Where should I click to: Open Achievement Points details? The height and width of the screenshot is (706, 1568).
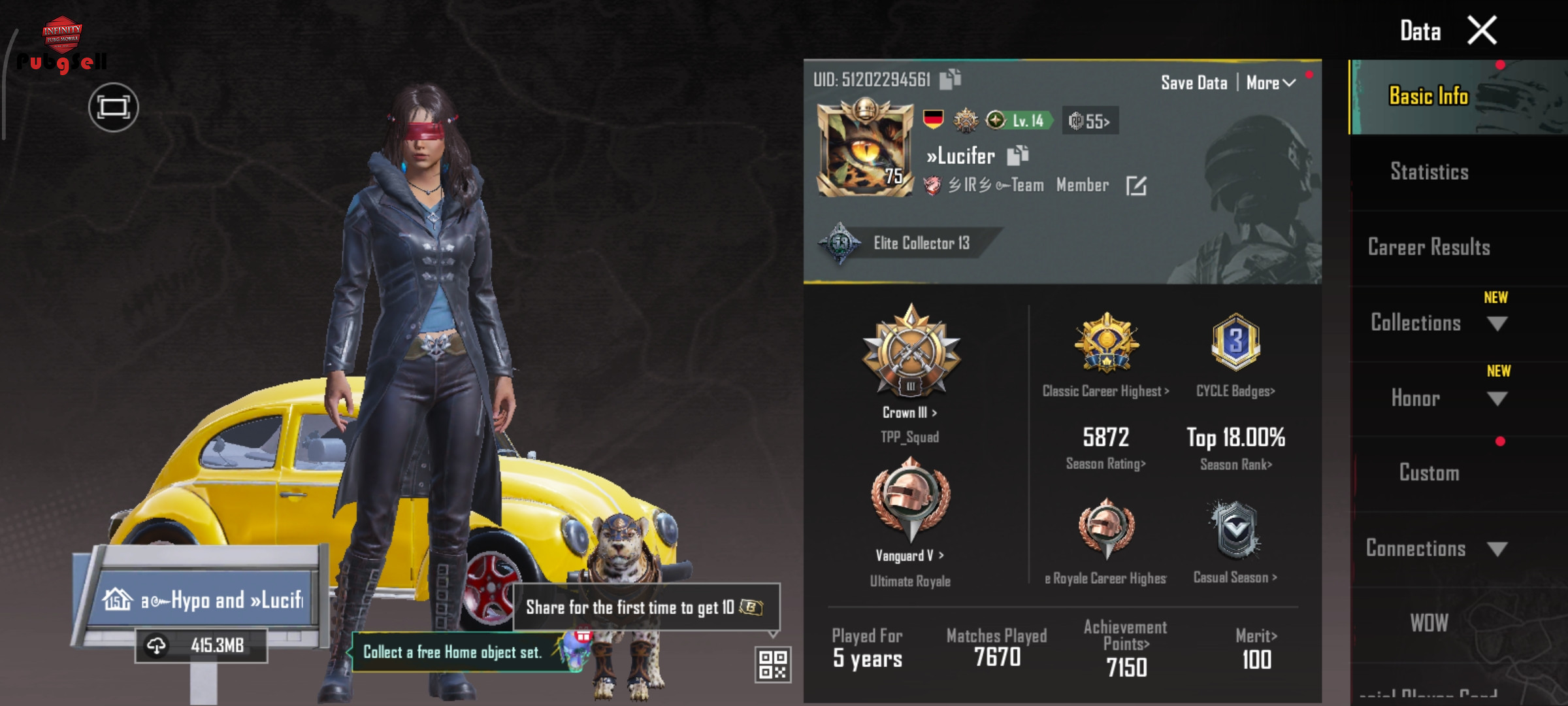[x=1126, y=644]
